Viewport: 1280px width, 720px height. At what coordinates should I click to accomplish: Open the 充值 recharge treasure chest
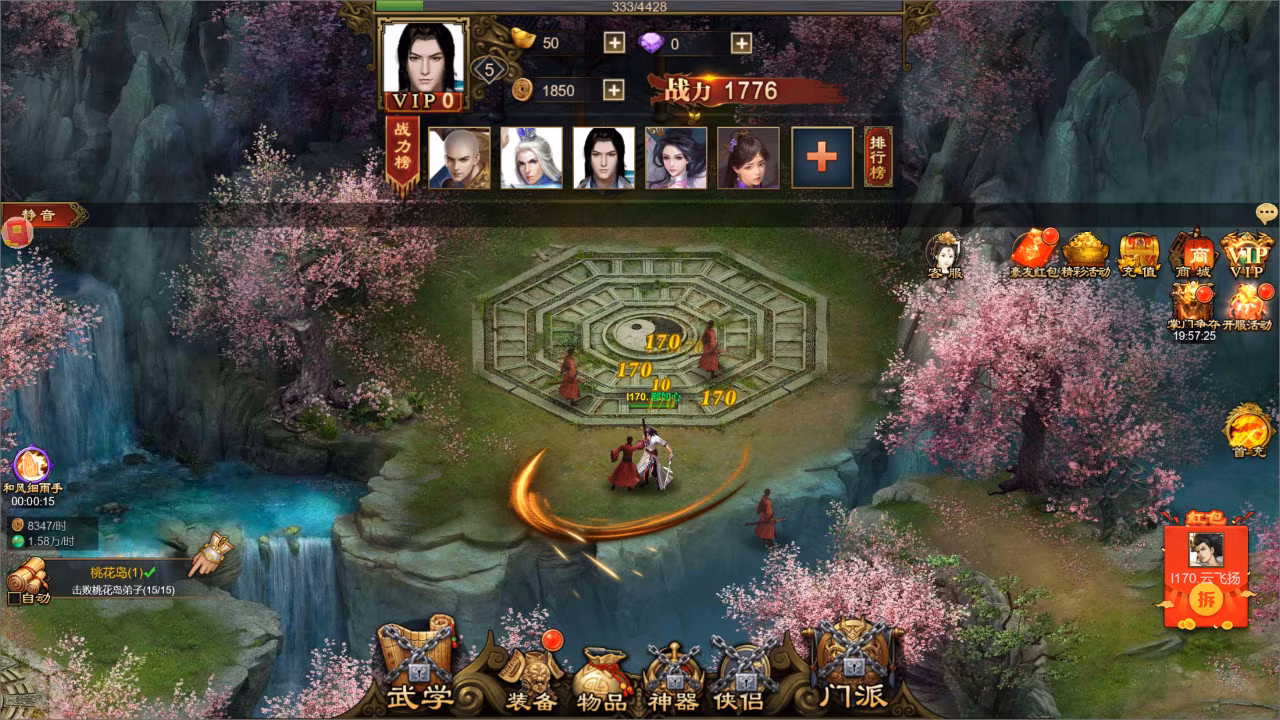[1138, 254]
